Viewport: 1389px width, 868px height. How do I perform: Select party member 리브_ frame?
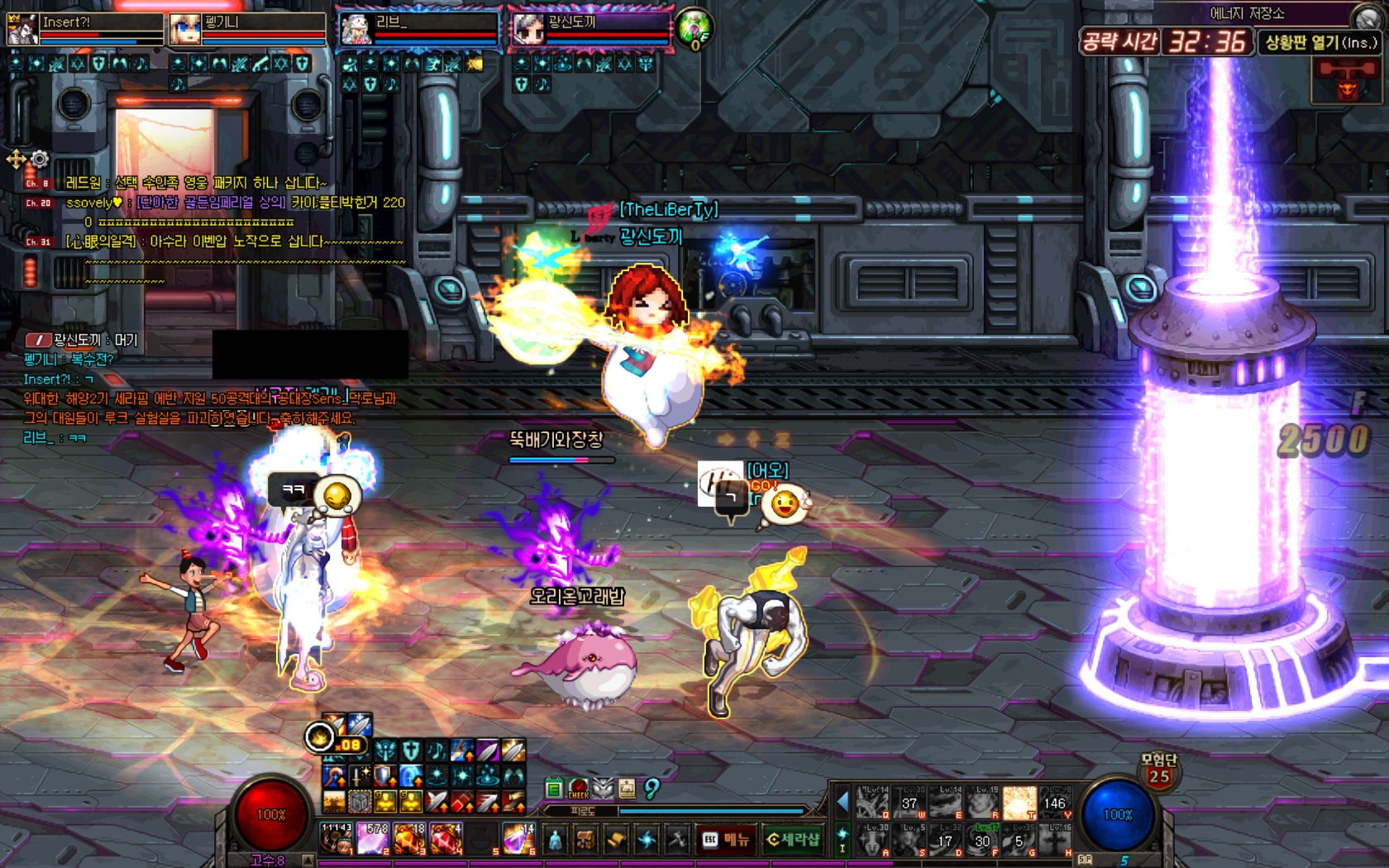pyautogui.click(x=419, y=29)
